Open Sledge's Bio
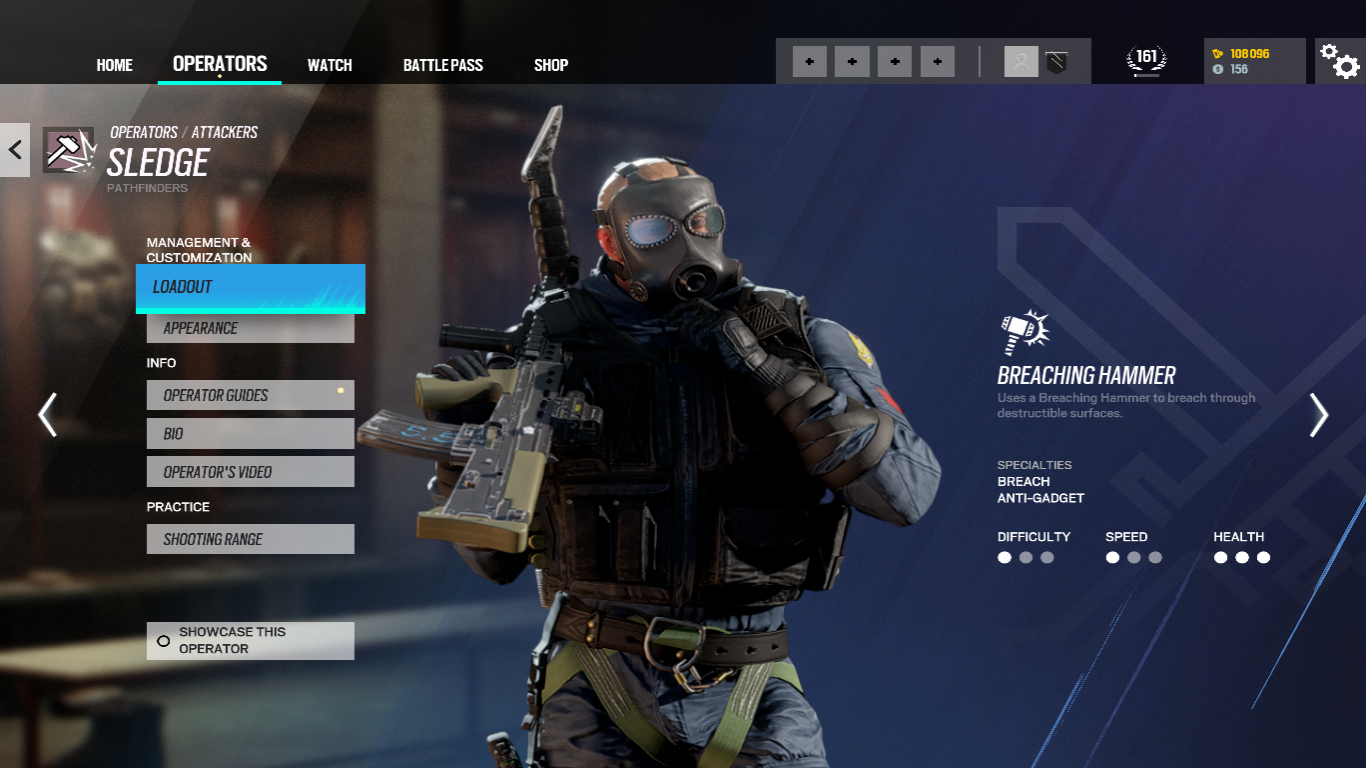This screenshot has width=1366, height=768. coord(250,434)
